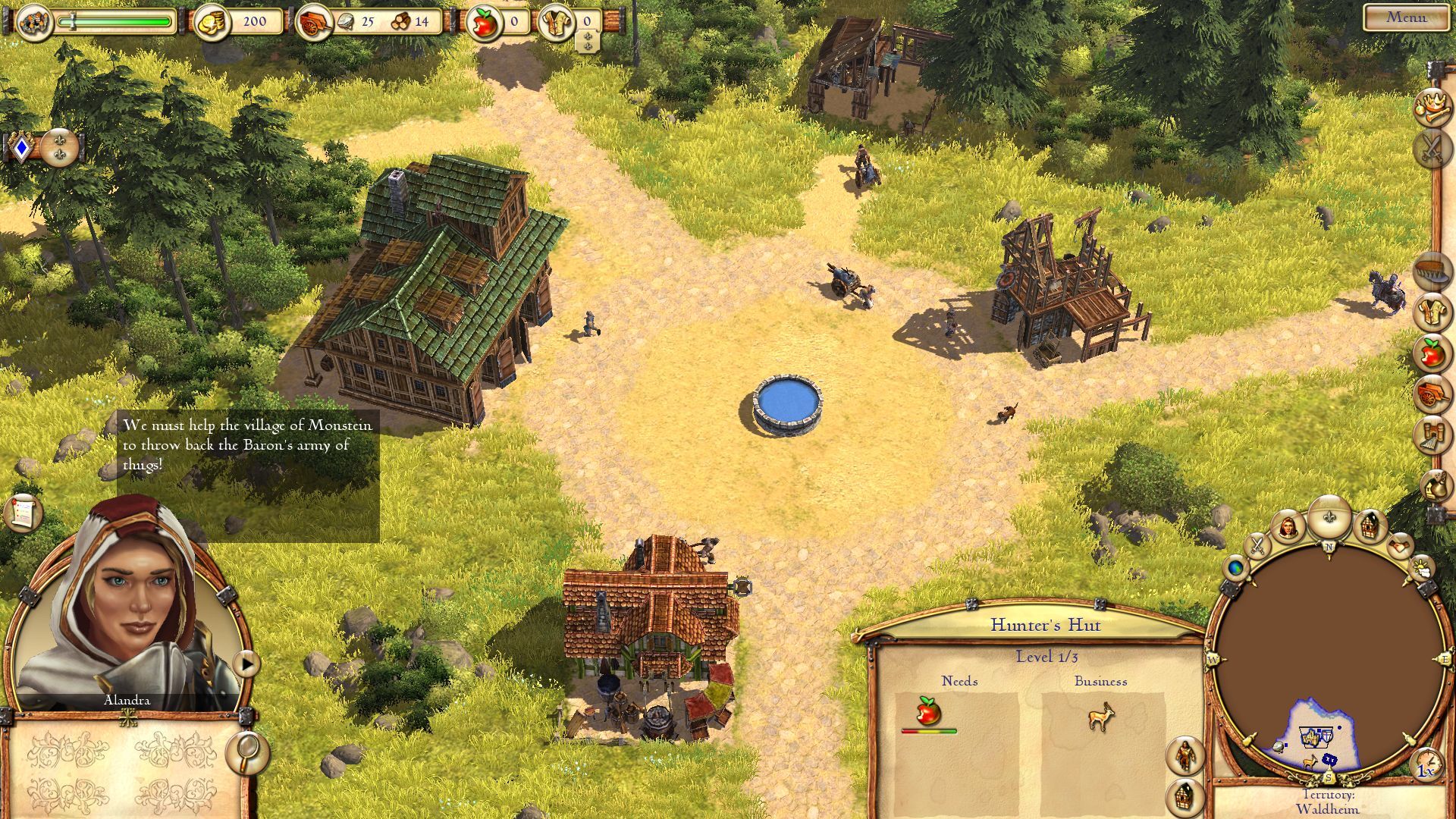Toggle the 1x game speed clock

click(1429, 764)
